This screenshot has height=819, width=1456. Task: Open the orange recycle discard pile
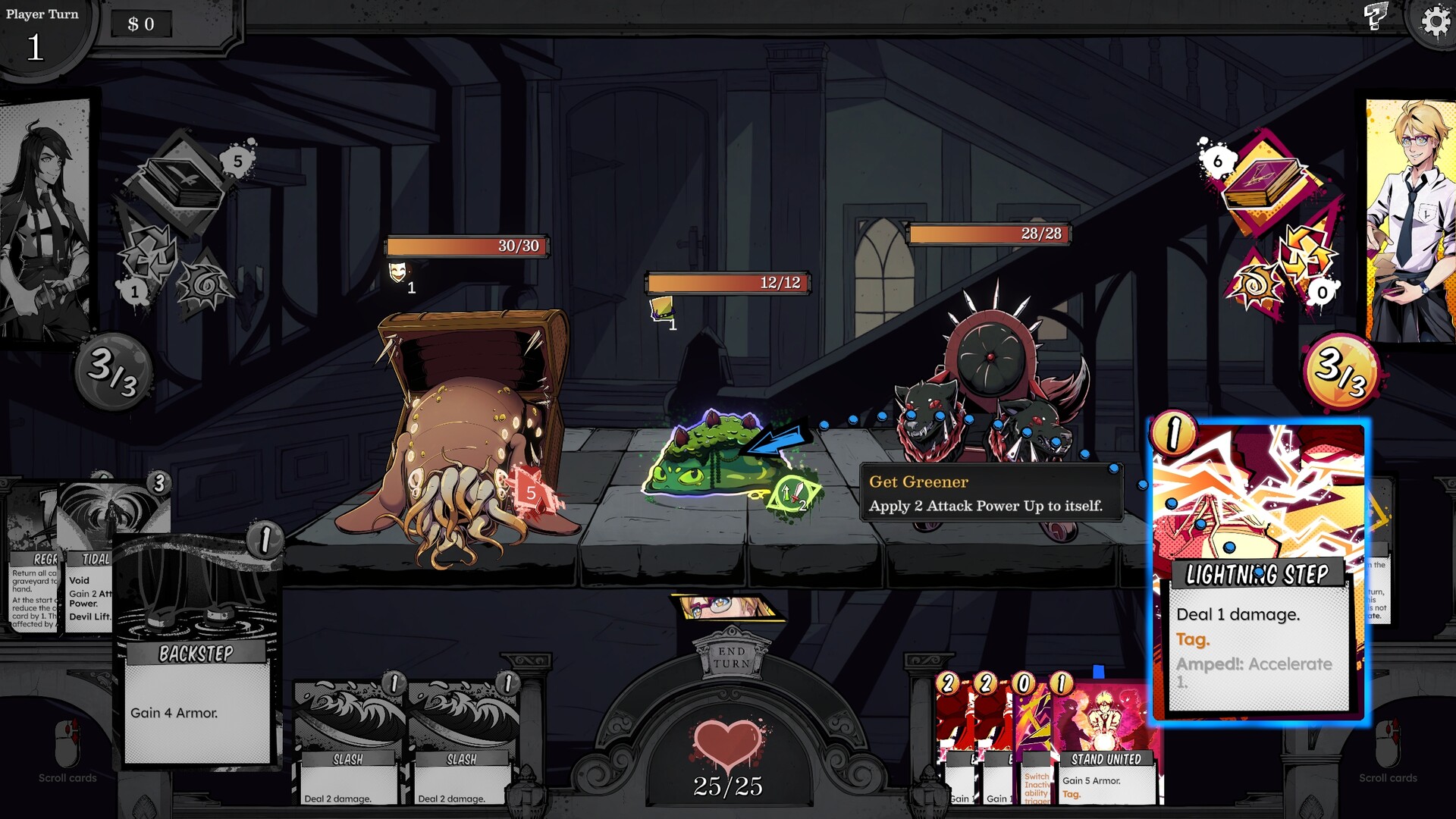point(1306,254)
